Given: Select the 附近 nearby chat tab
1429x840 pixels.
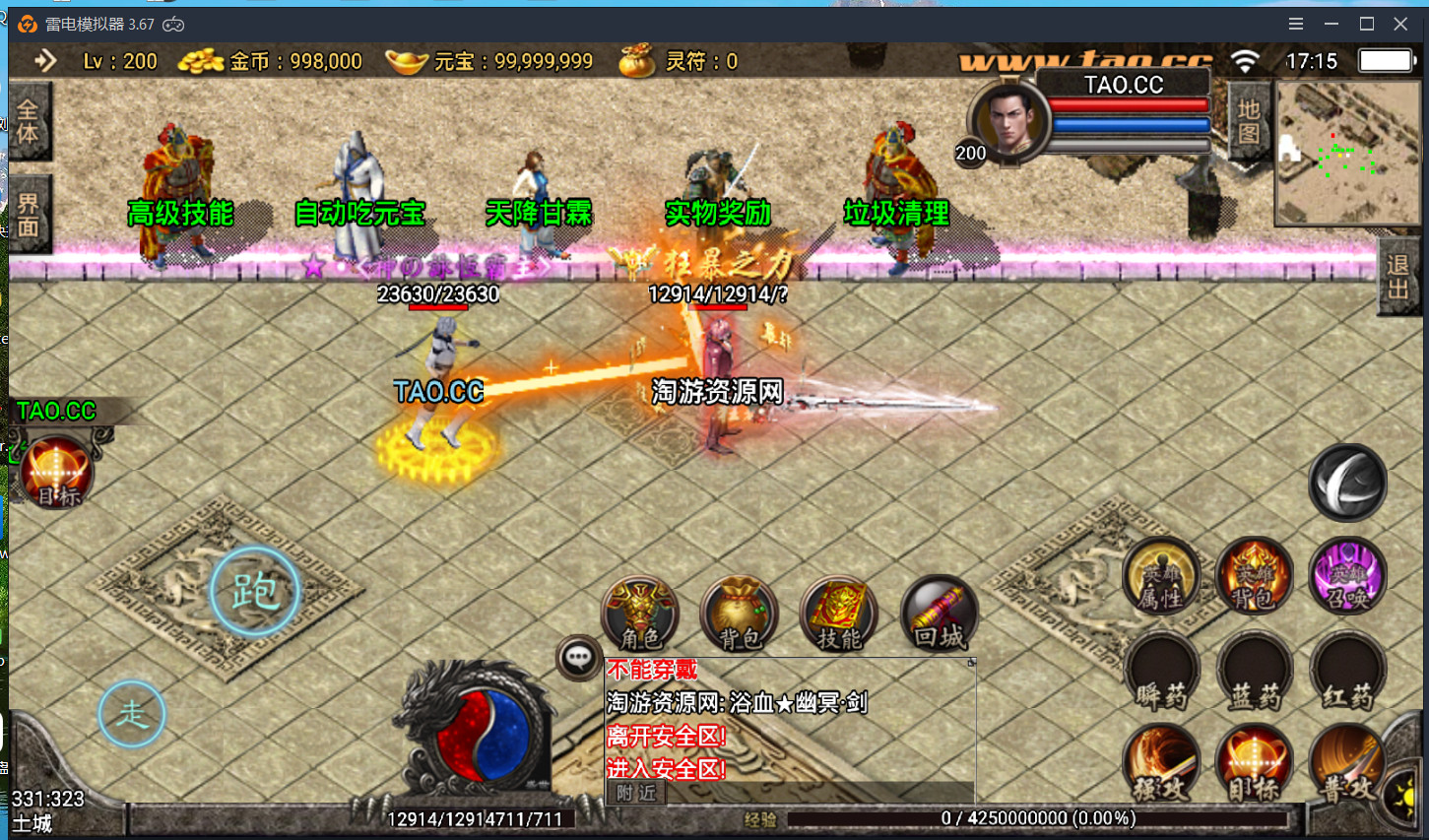Looking at the screenshot, I should point(636,793).
